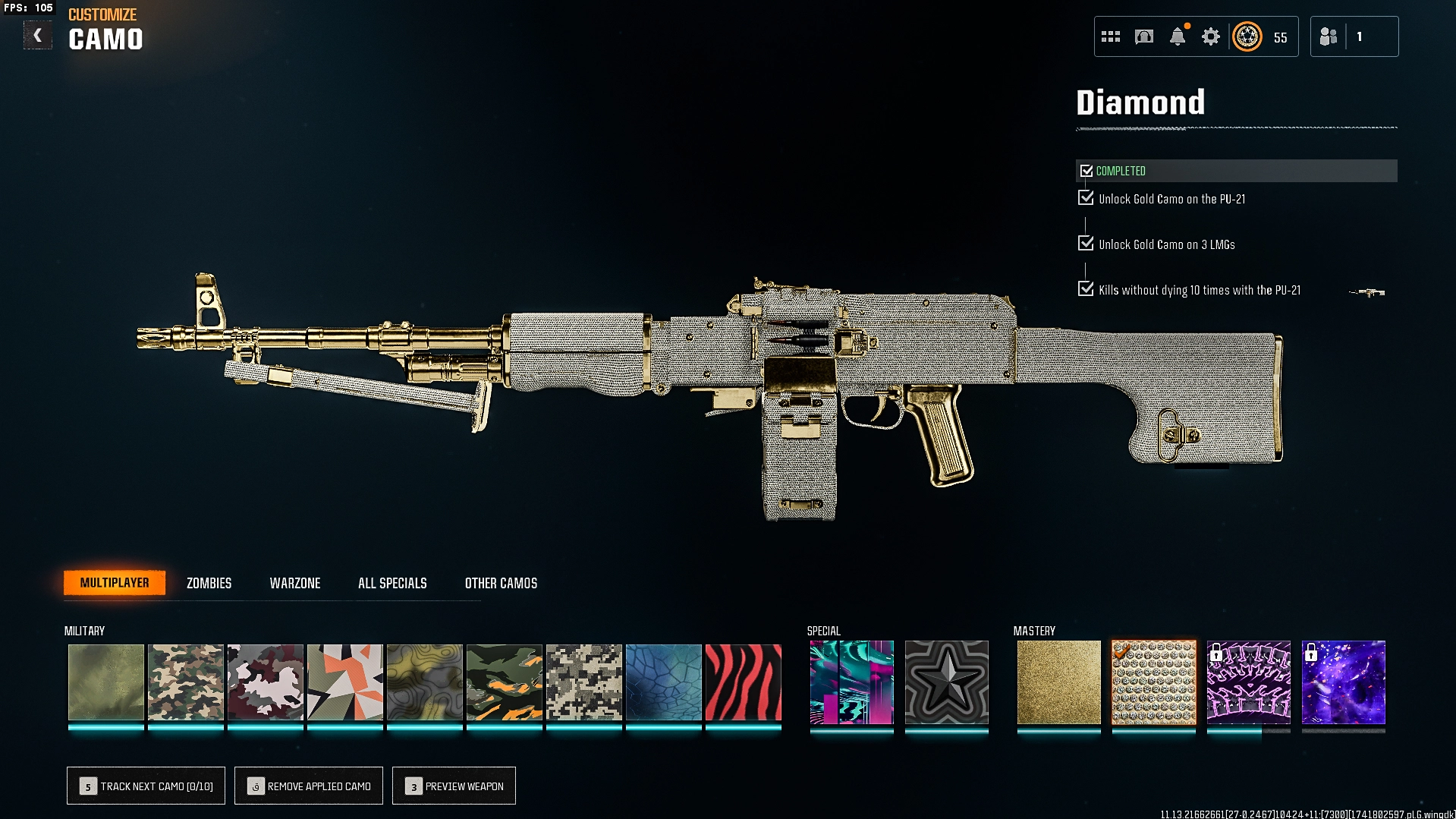Go back using the arrow button
1456x819 pixels.
pyautogui.click(x=37, y=36)
